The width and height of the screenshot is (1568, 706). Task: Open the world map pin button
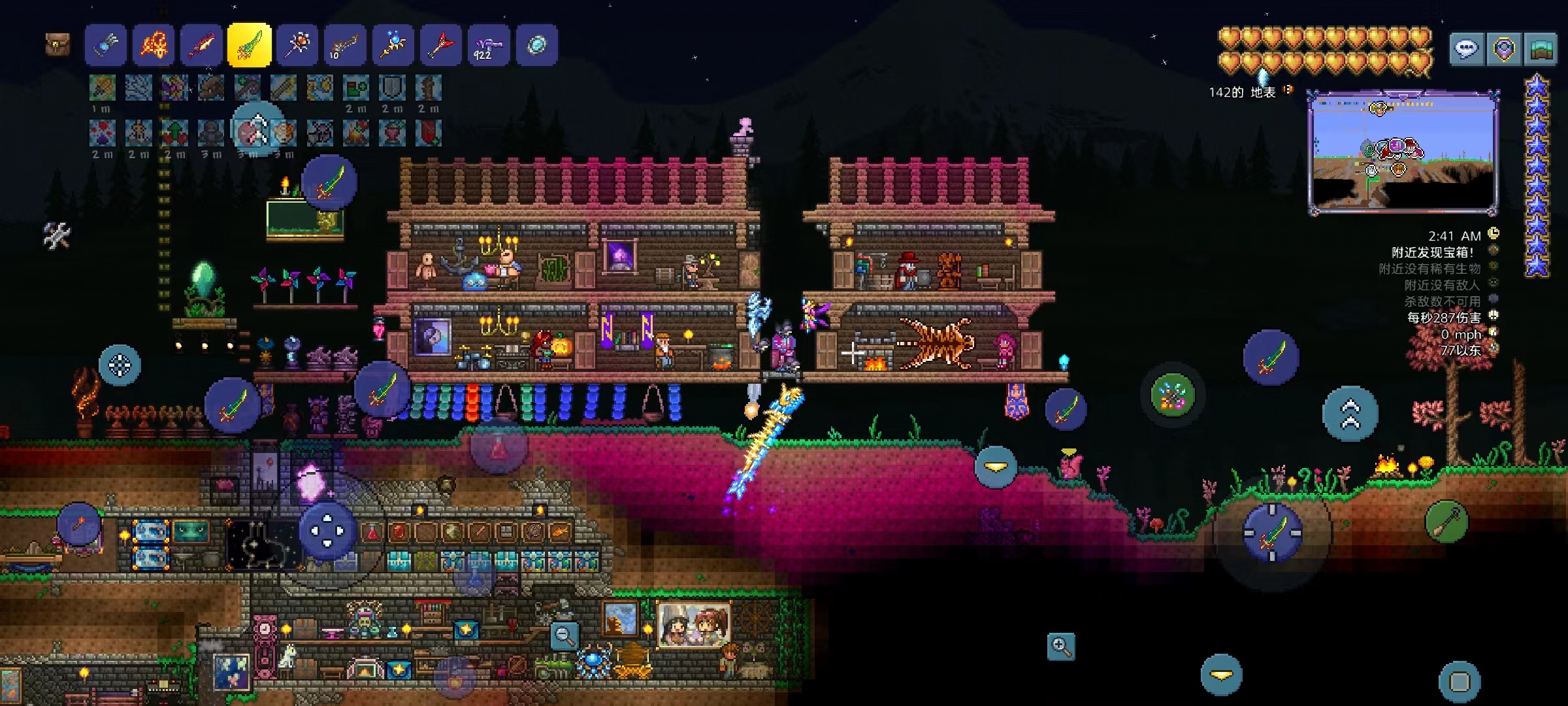(x=1504, y=49)
